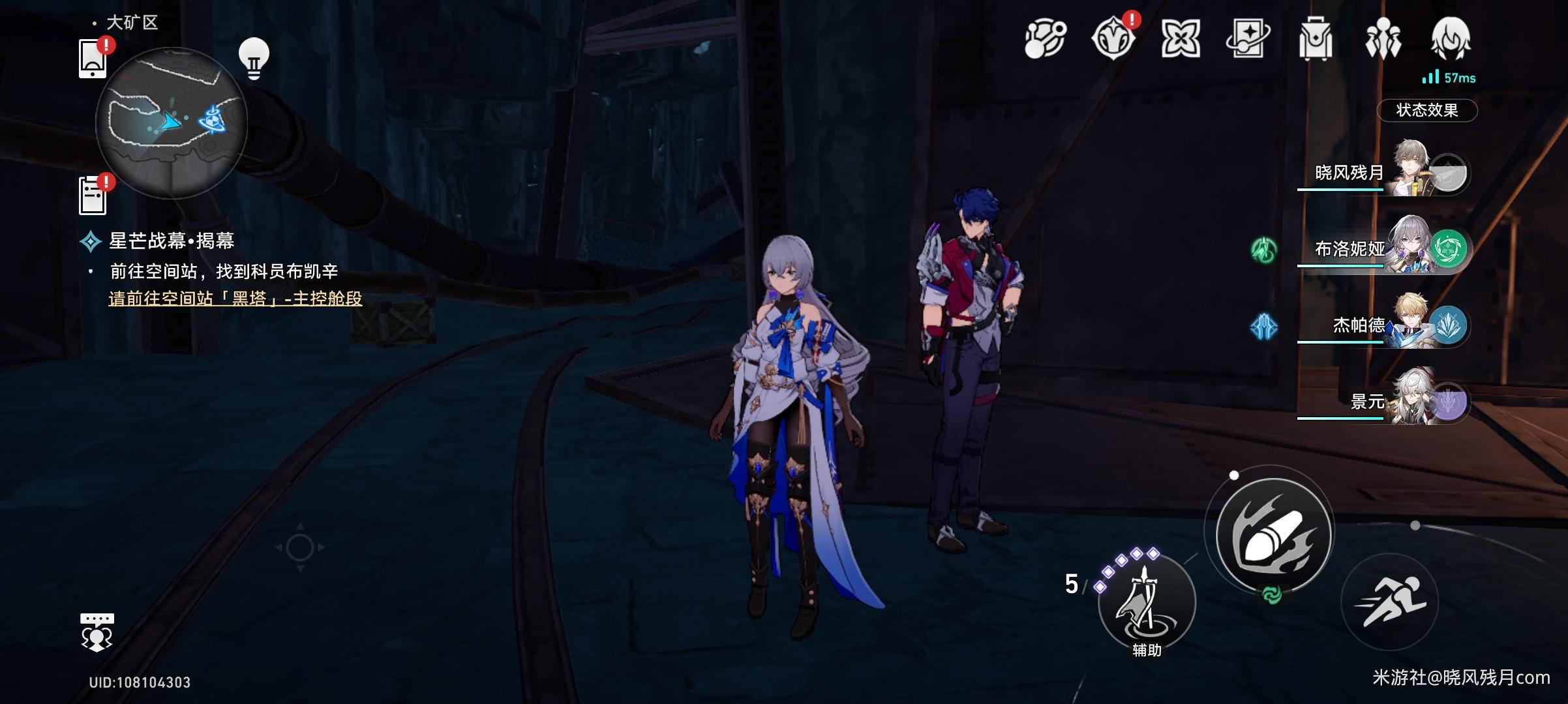Open the white-haired avatar menu icon
Image resolution: width=1568 pixels, height=704 pixels.
click(1451, 39)
